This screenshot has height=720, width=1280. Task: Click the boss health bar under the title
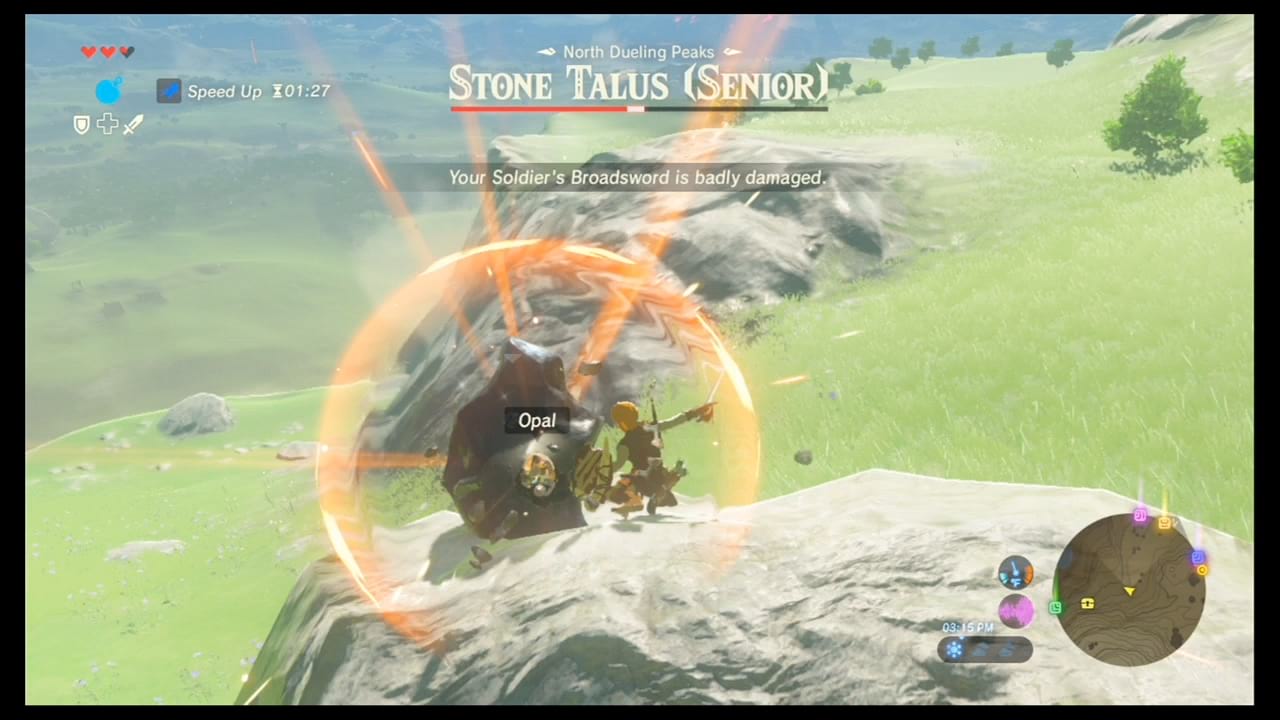[x=639, y=107]
